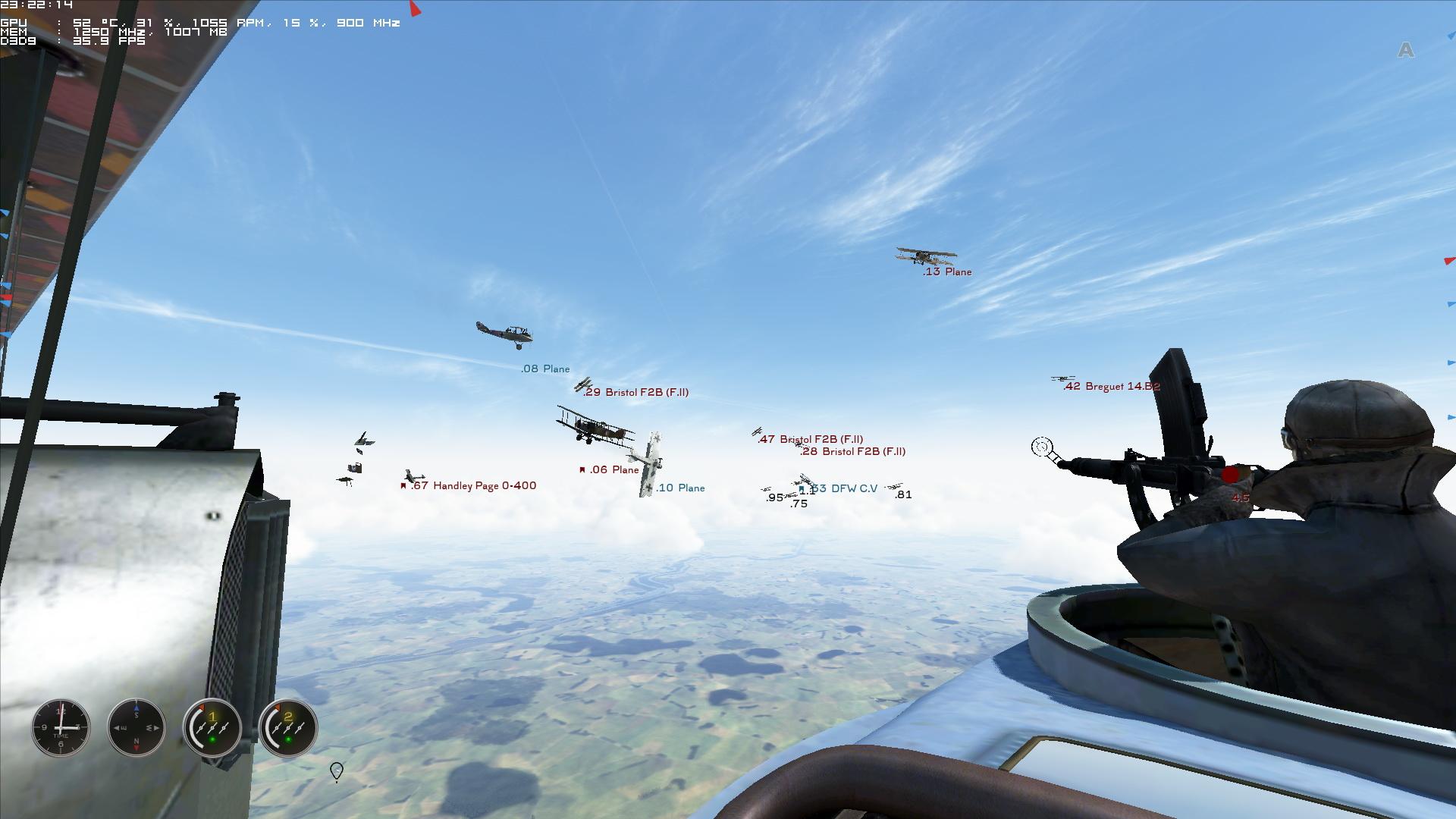Click the waypoint pin marker icon
This screenshot has width=1456, height=819.
(337, 771)
